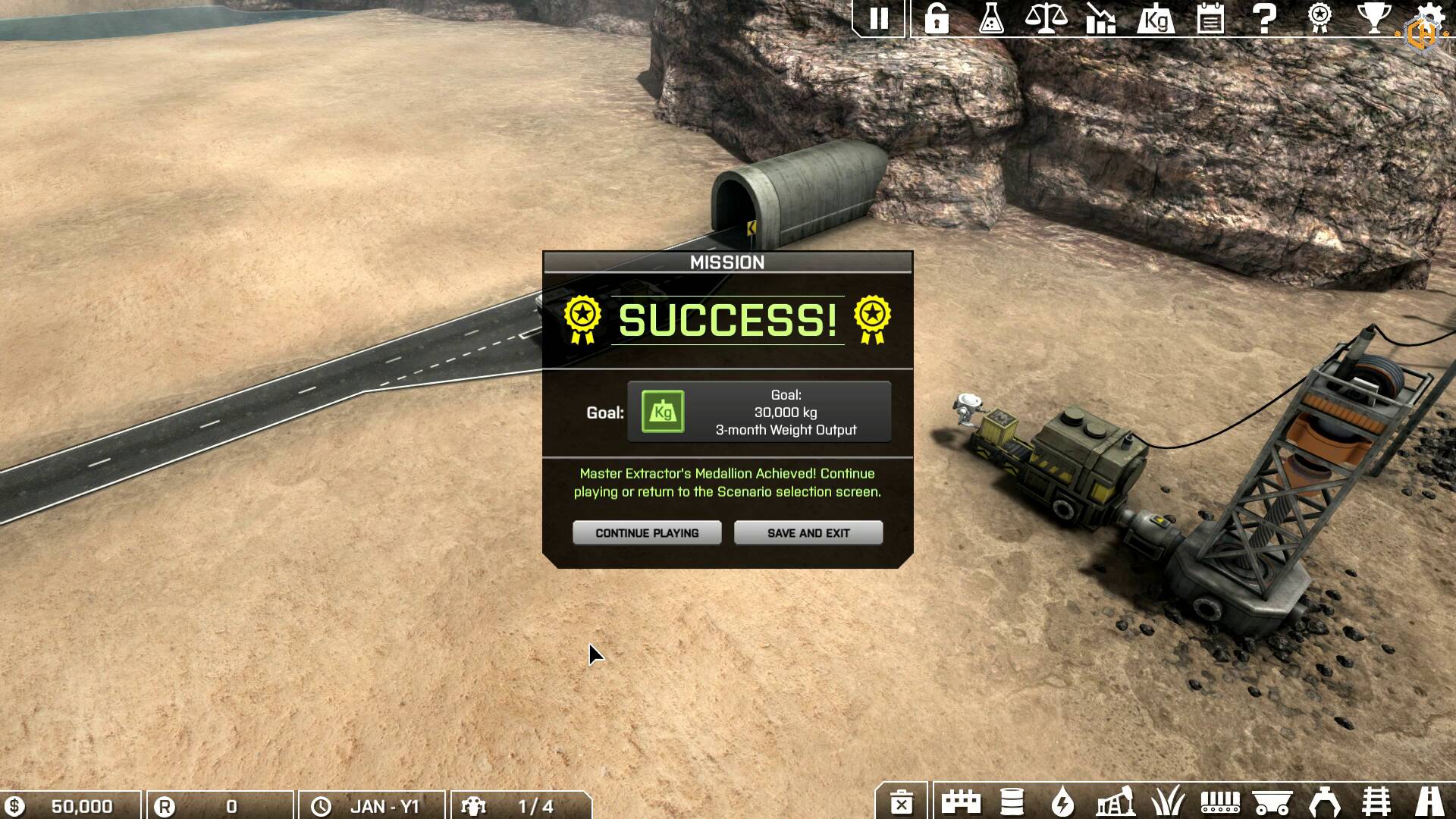This screenshot has height=819, width=1456.
Task: Open the padlock unlocks menu
Action: pyautogui.click(x=937, y=18)
